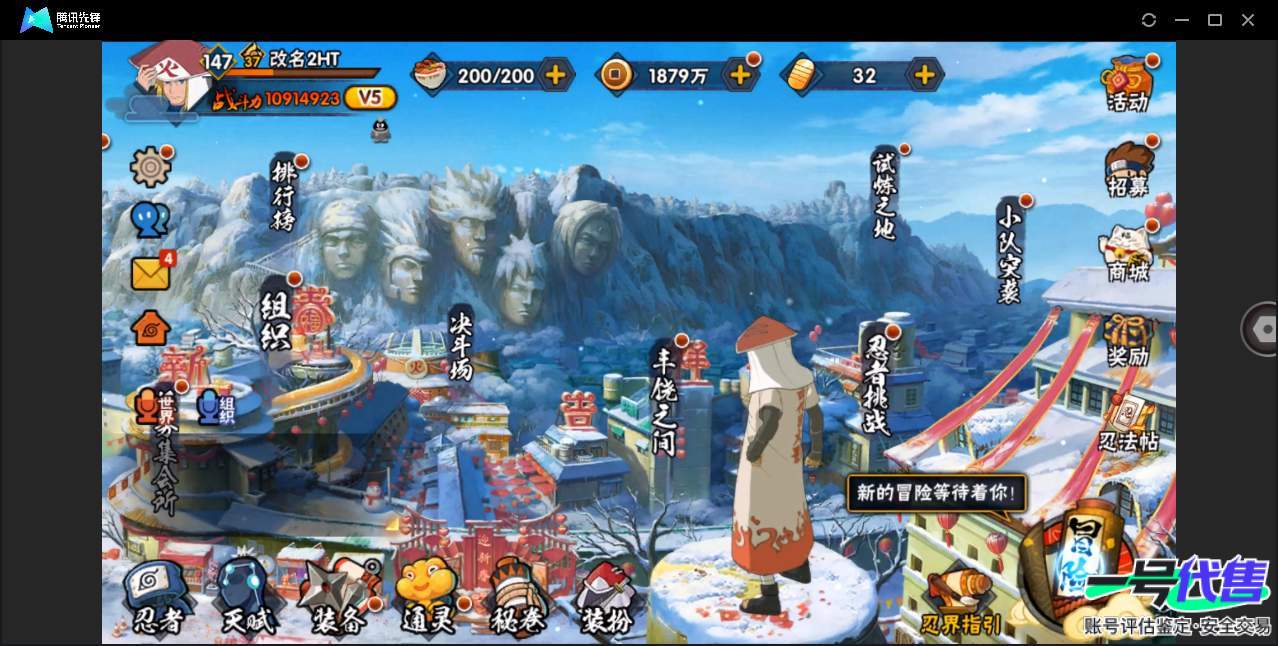Open the 奖励 rewards icon
The width and height of the screenshot is (1278, 646).
click(x=1128, y=341)
